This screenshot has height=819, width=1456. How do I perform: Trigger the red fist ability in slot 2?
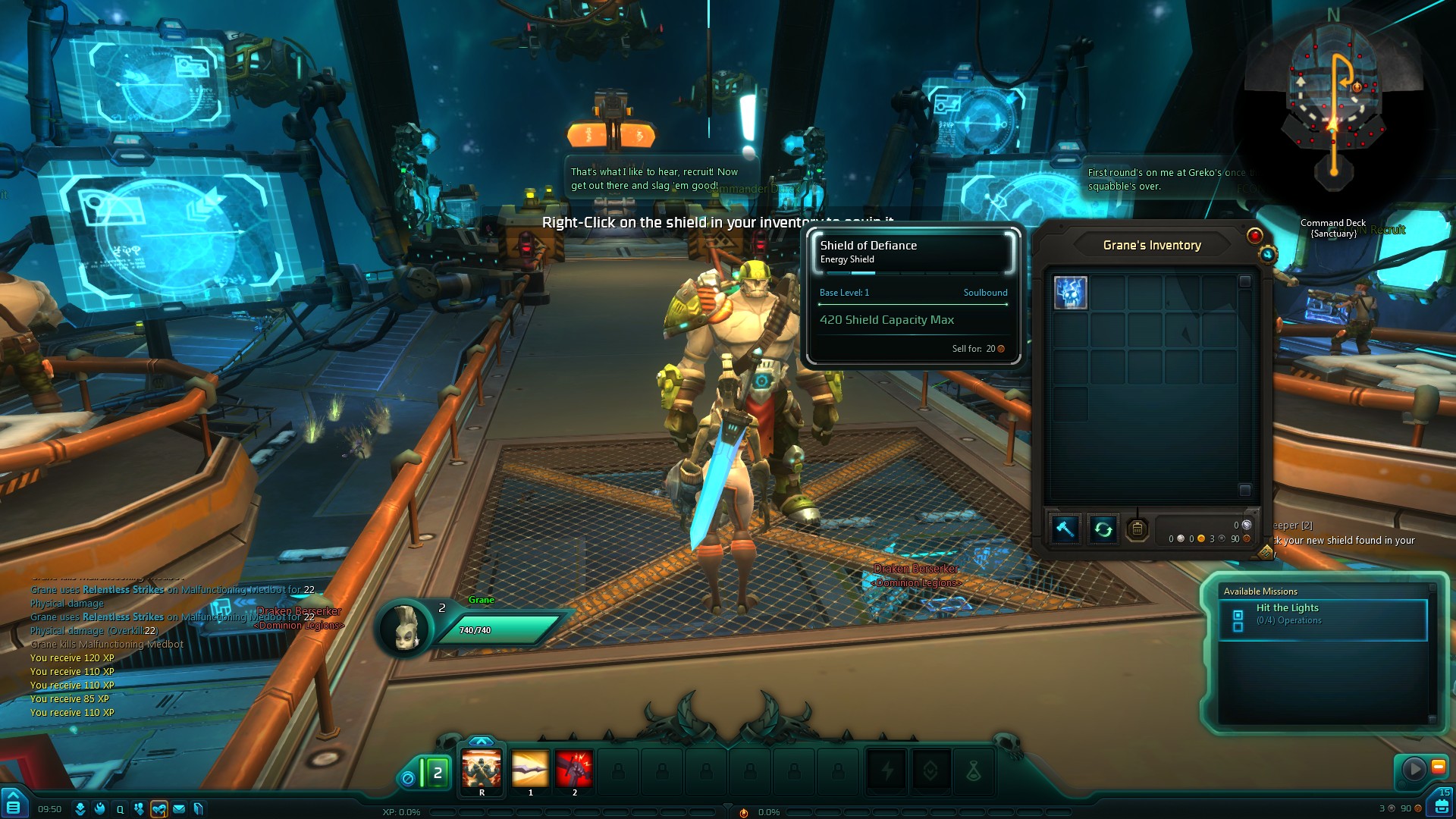click(x=574, y=769)
